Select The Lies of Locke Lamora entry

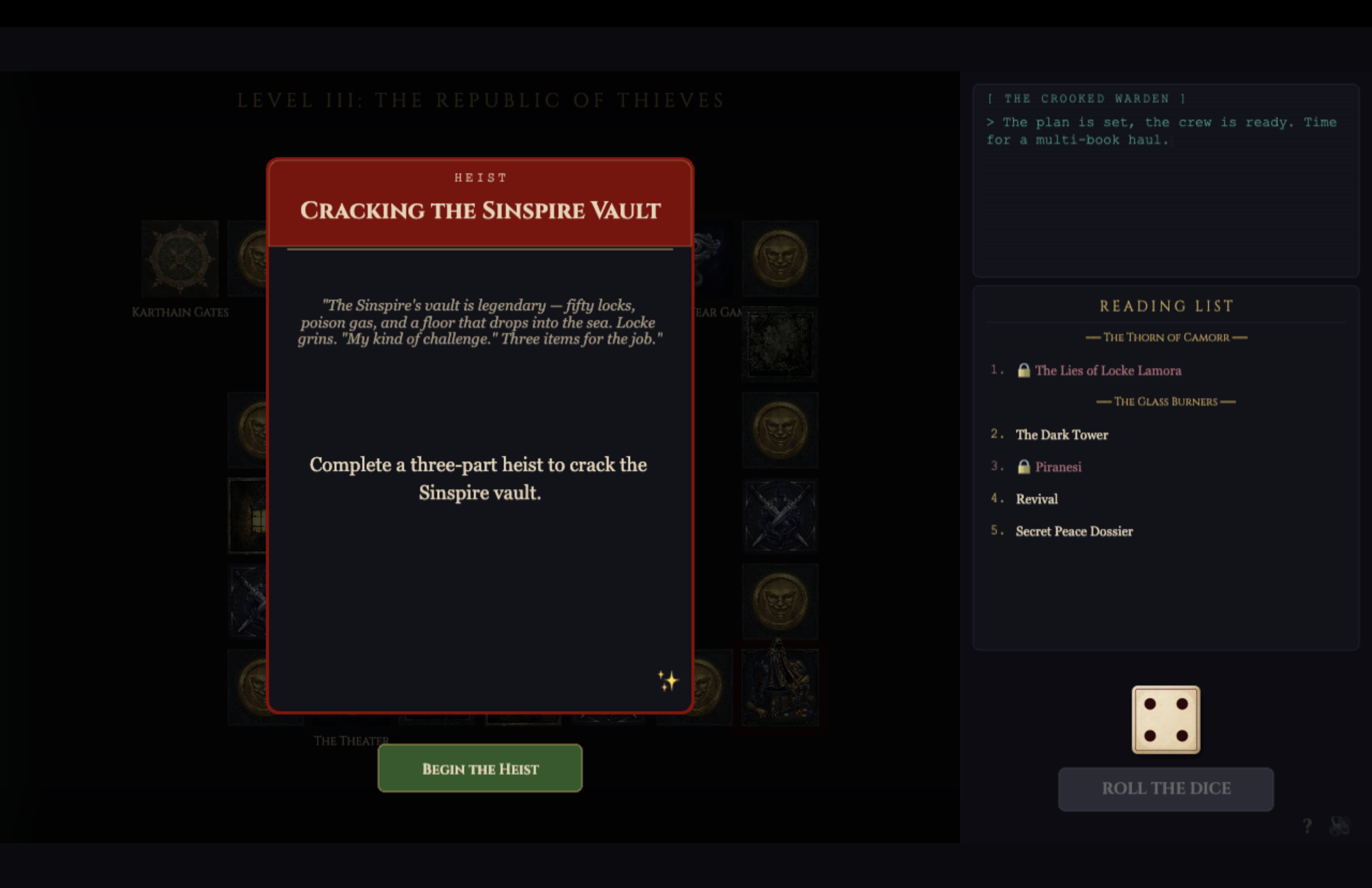1107,371
